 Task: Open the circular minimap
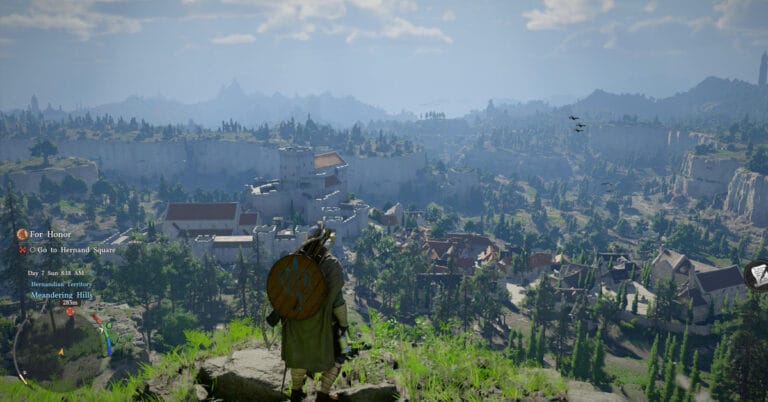(x=60, y=345)
